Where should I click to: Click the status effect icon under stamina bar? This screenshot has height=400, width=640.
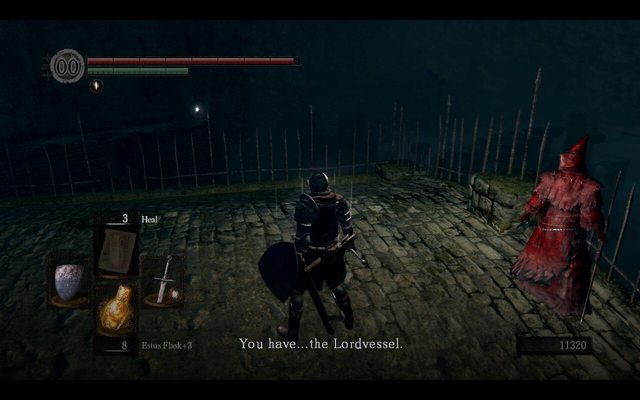point(96,86)
